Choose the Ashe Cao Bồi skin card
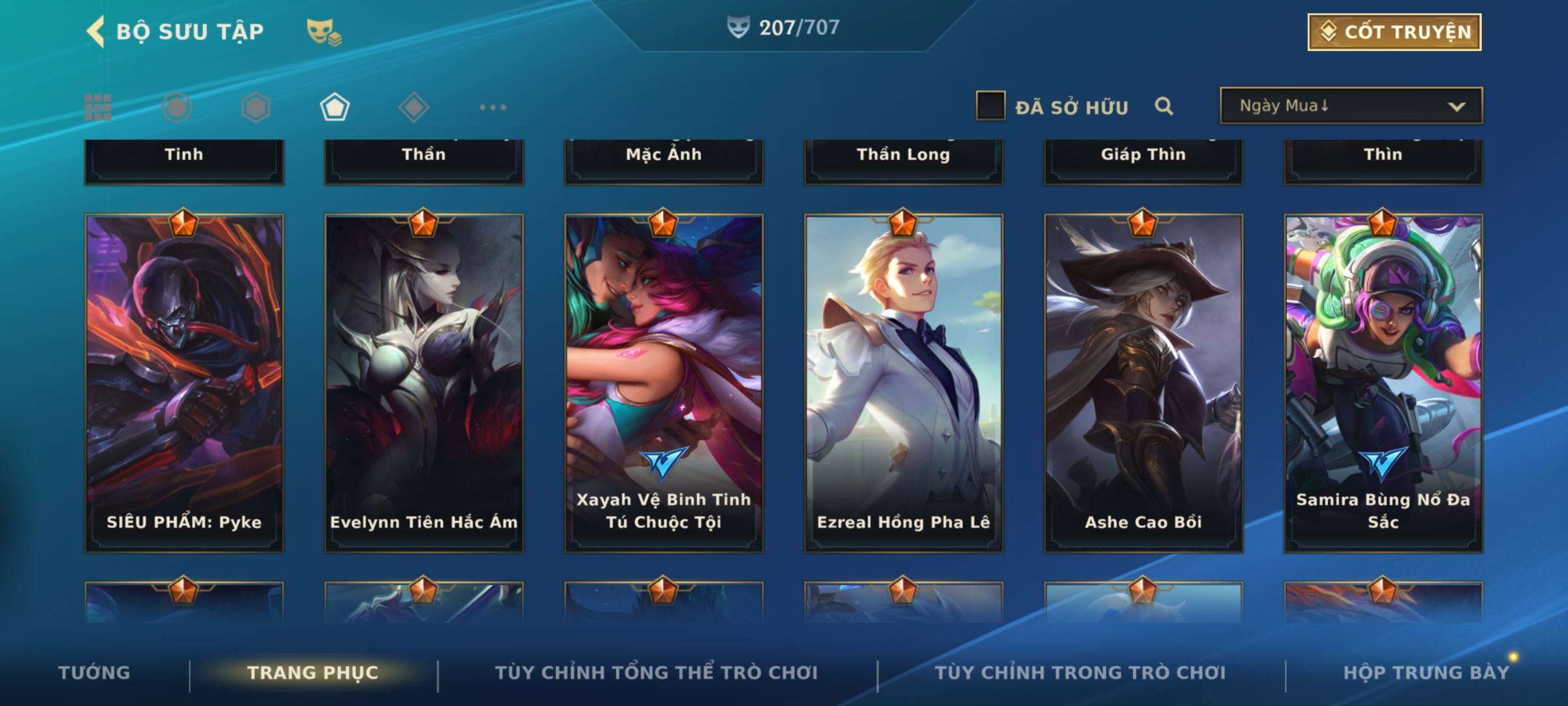Image resolution: width=1568 pixels, height=706 pixels. click(1143, 383)
